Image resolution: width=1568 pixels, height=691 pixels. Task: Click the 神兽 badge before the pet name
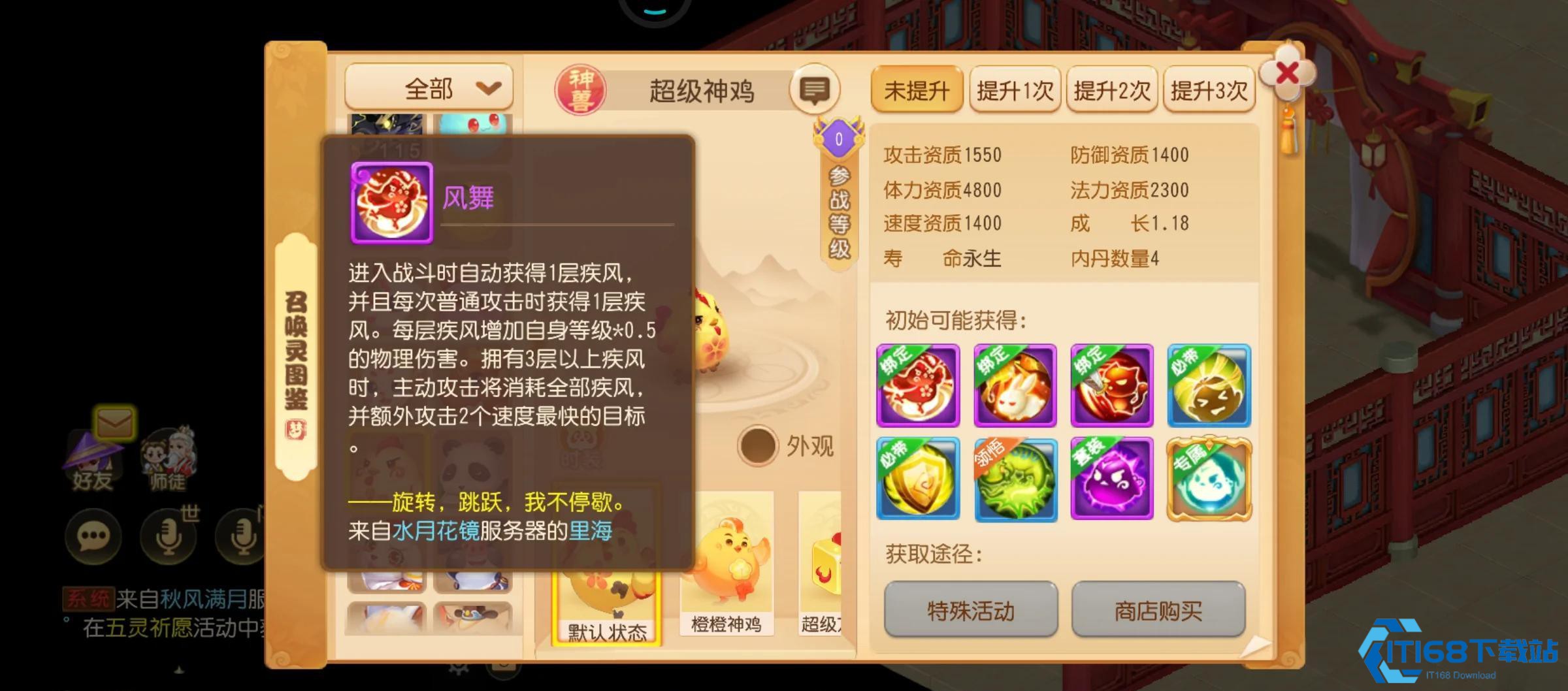(582, 88)
